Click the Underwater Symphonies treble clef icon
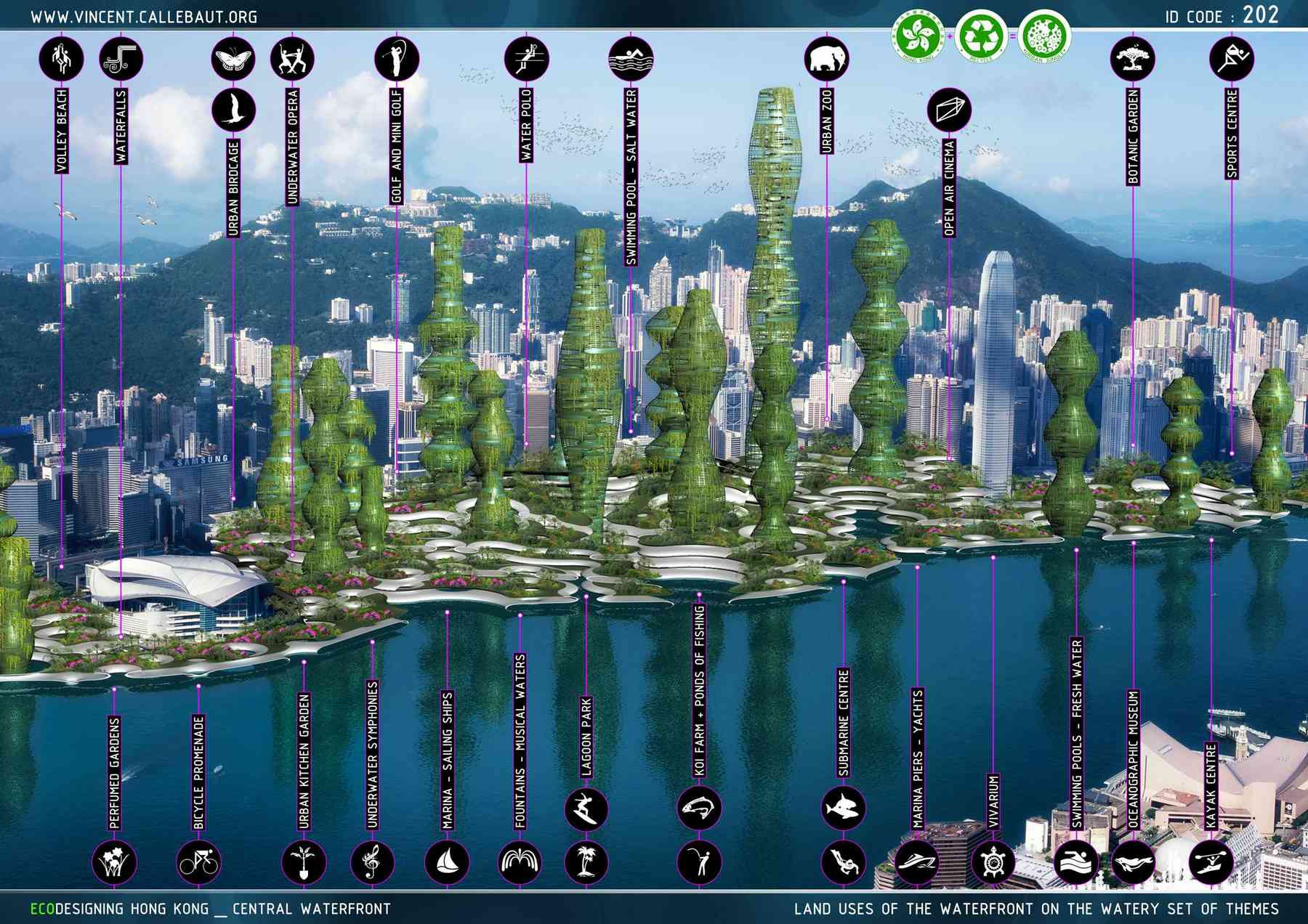This screenshot has width=1308, height=924. point(373,862)
